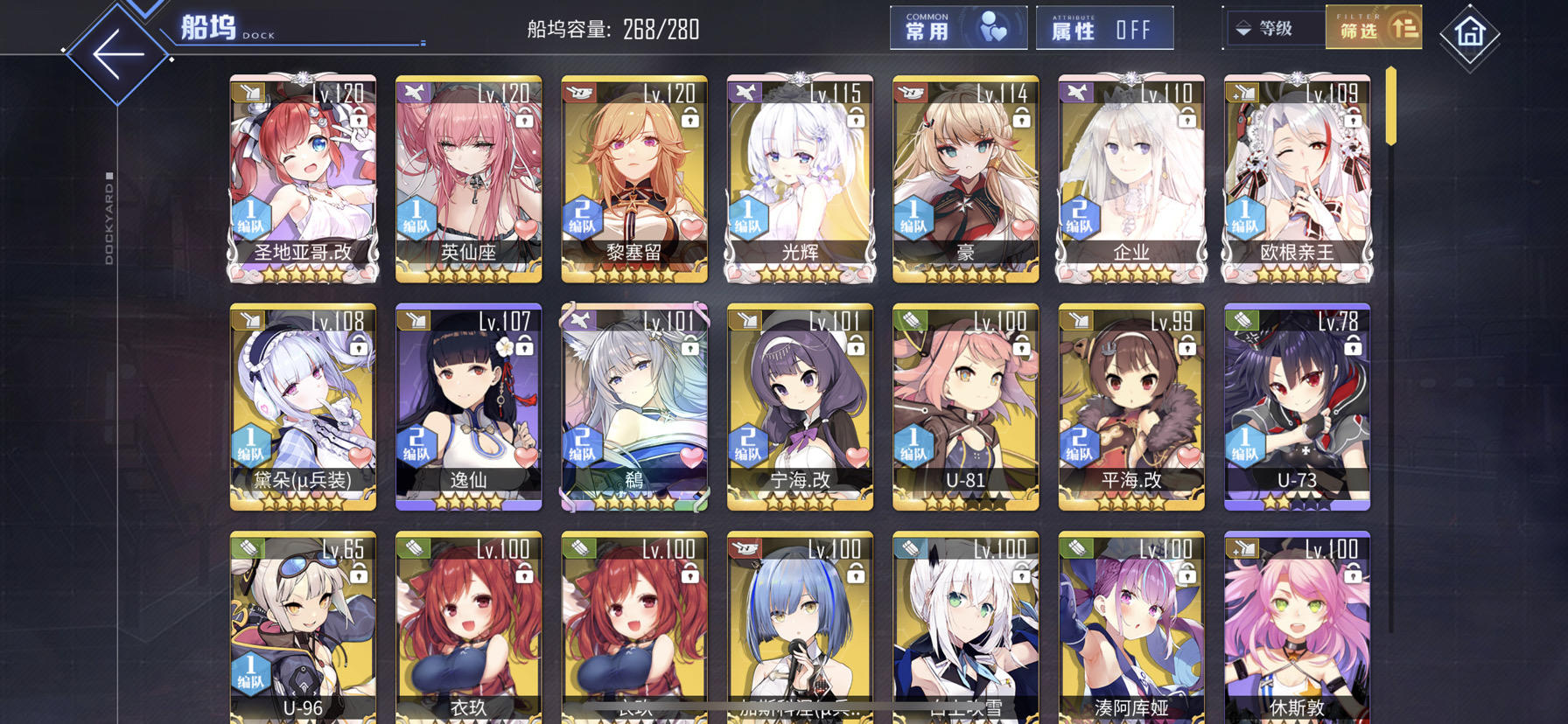
Task: Click the heart icon on 英仙座 card
Action: pos(528,229)
